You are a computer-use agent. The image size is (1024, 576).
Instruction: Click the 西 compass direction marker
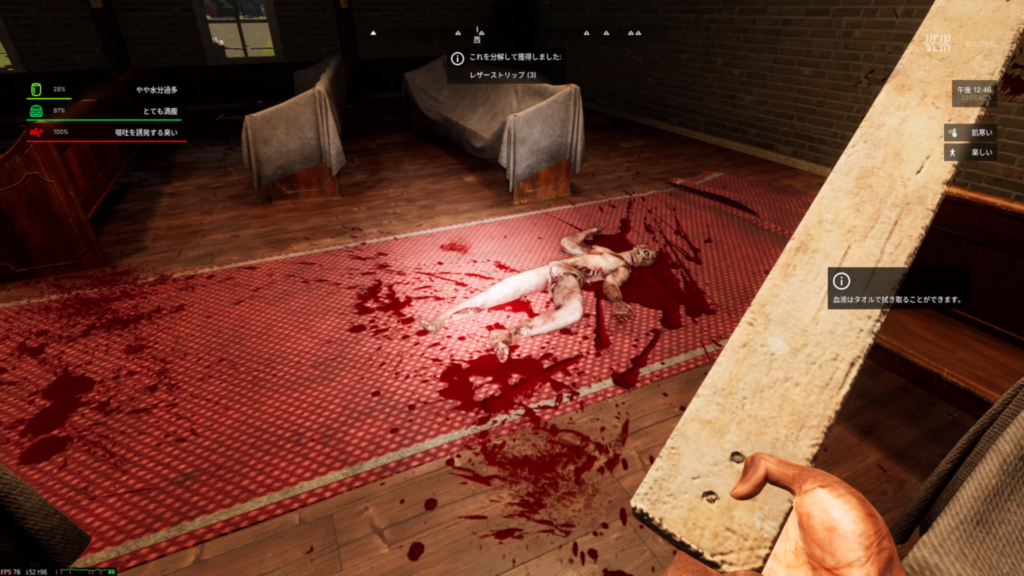[x=478, y=39]
